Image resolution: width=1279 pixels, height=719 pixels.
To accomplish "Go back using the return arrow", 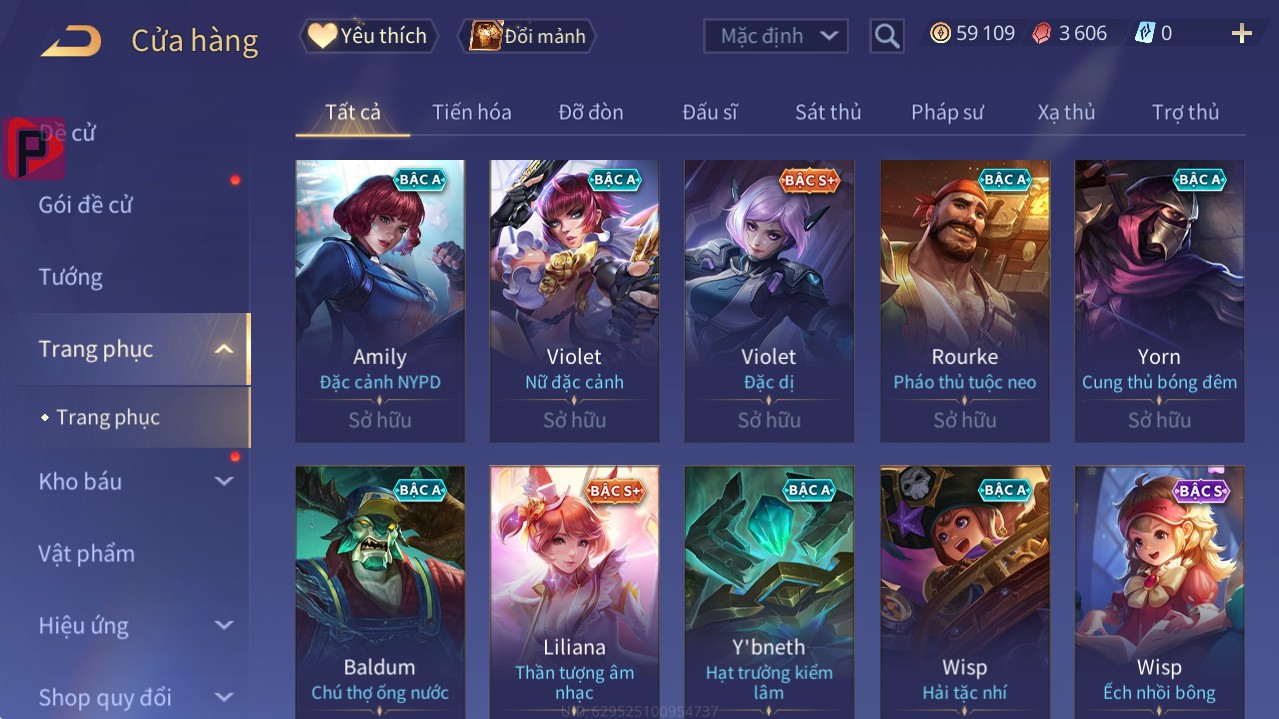I will [x=71, y=40].
